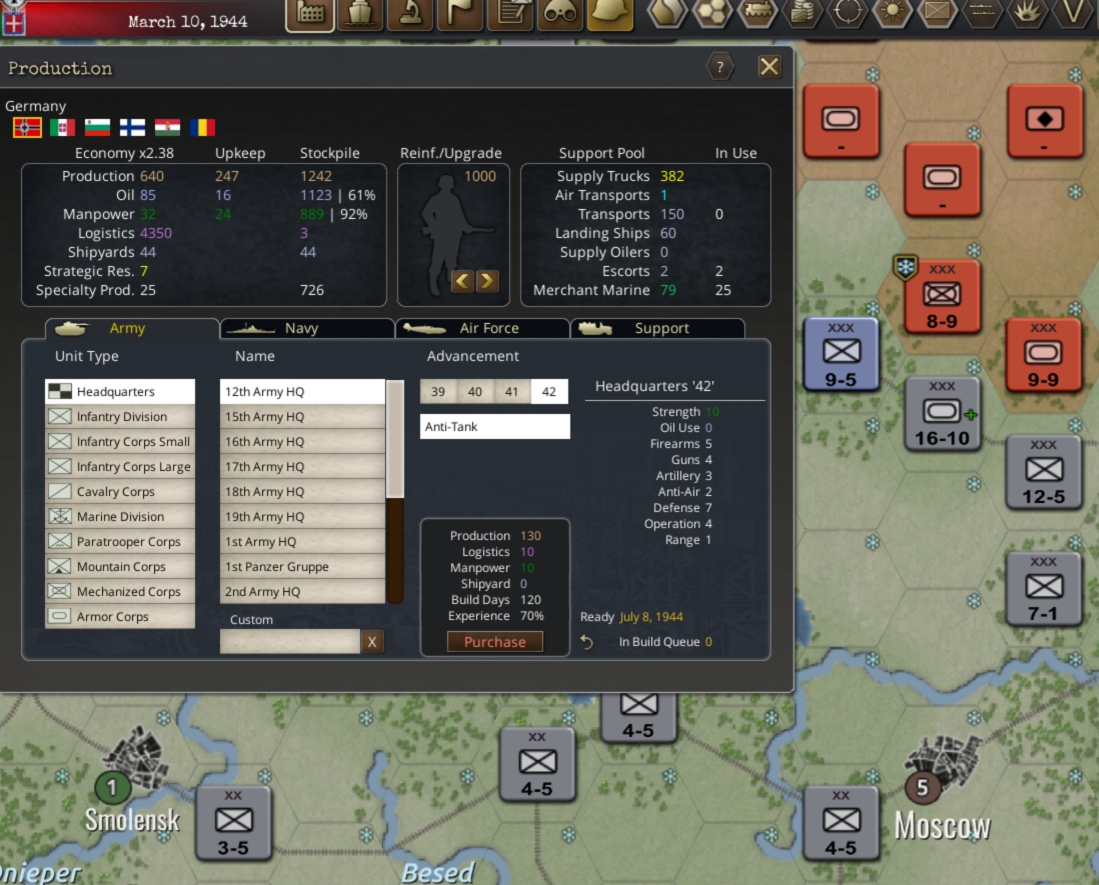This screenshot has width=1099, height=885.
Task: Select the Romania flag
Action: coord(203,127)
